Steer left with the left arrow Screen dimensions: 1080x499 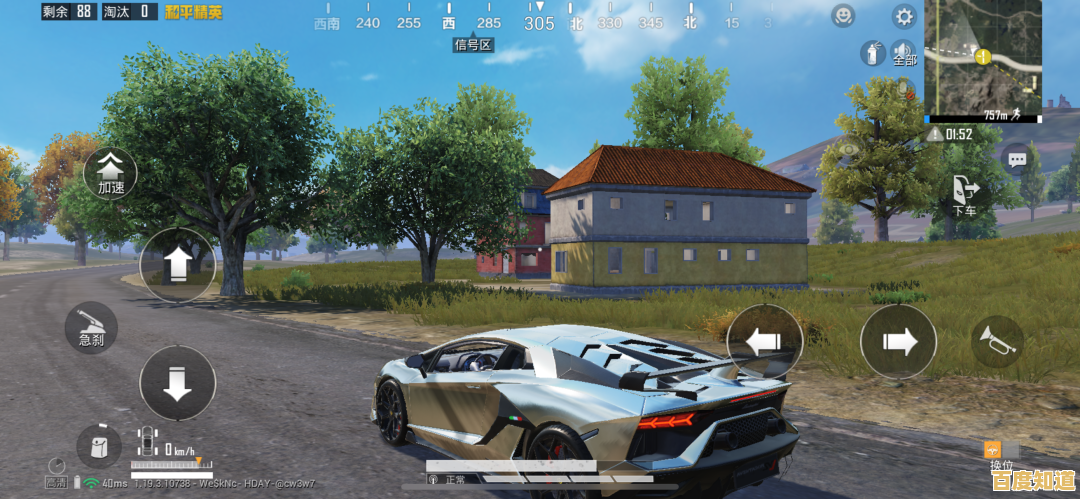[764, 342]
